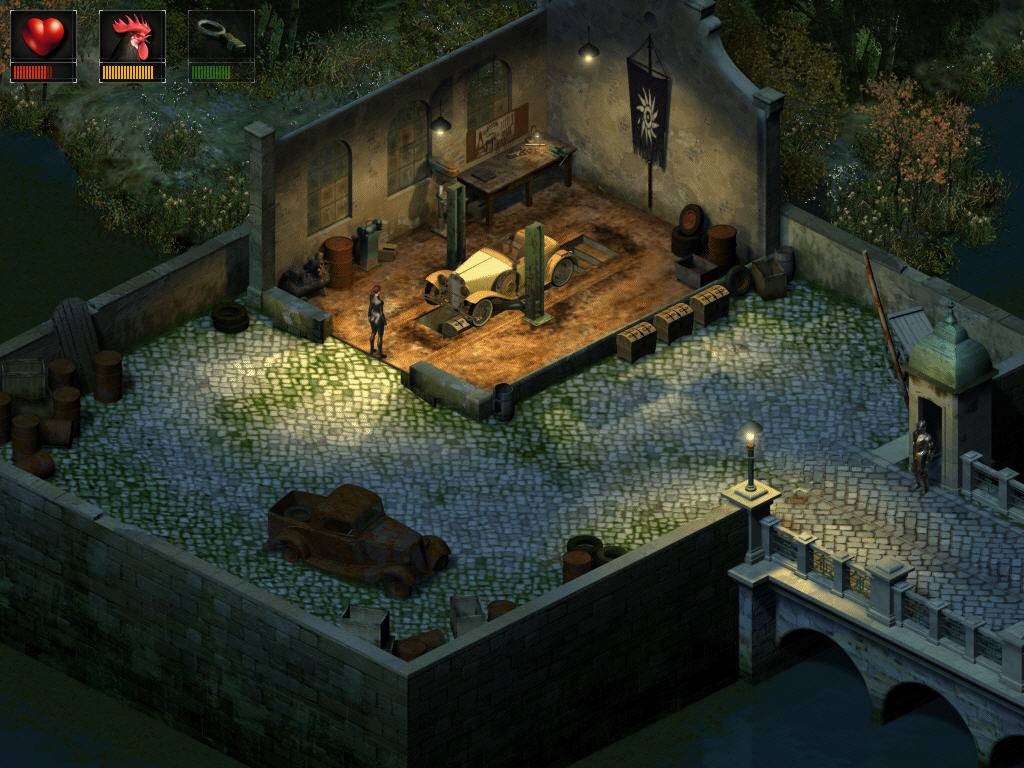The width and height of the screenshot is (1024, 768).
Task: Click the red heart HUD icon
Action: 43,37
